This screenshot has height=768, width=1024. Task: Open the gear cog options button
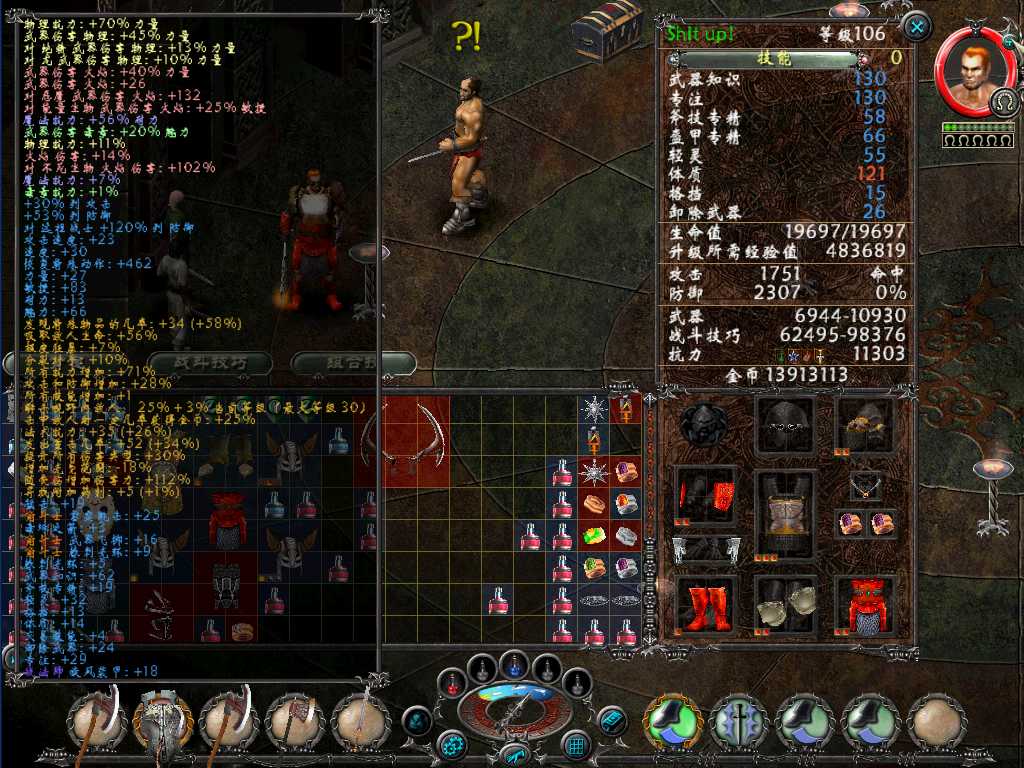[453, 744]
